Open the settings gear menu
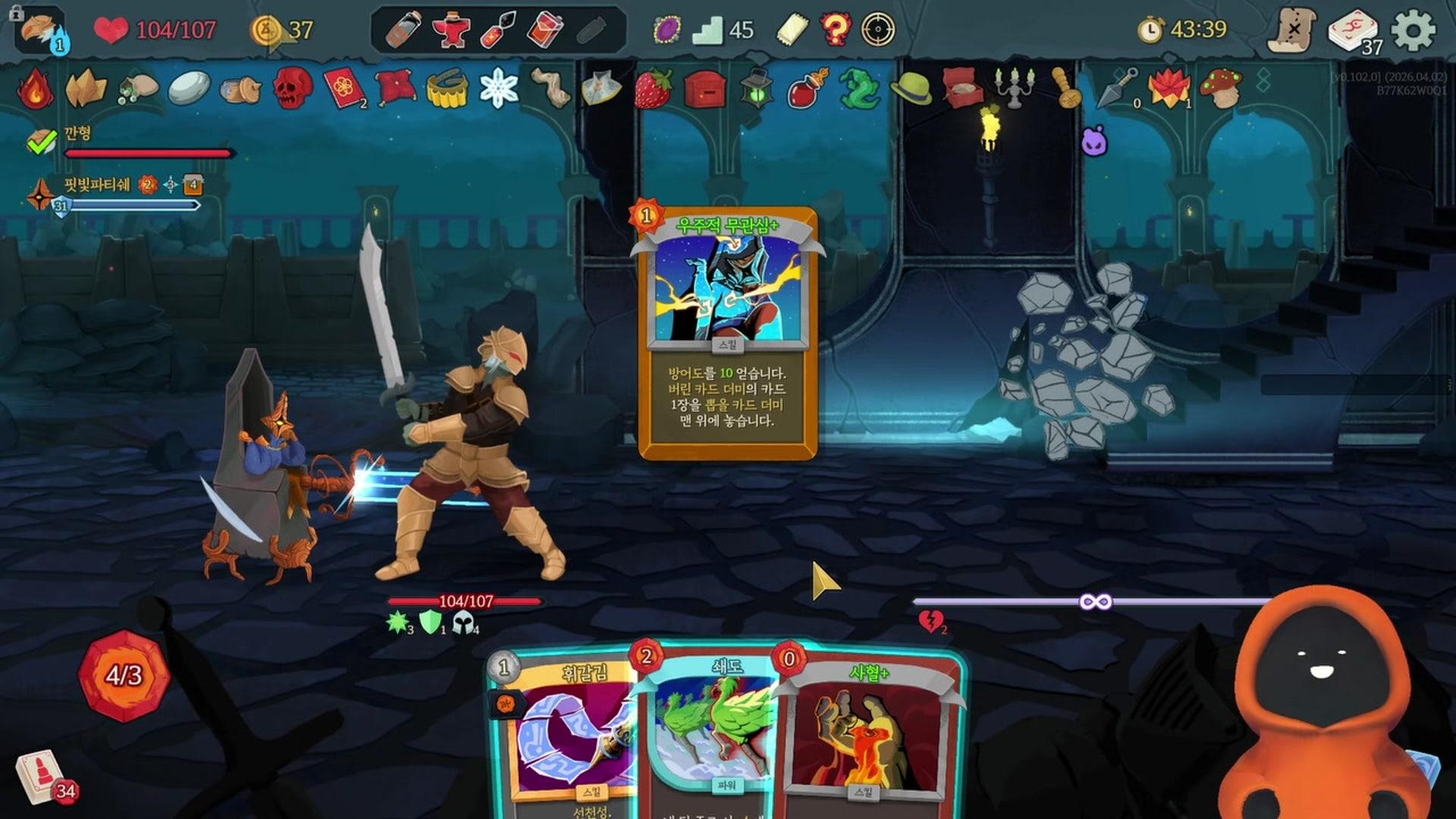Image resolution: width=1456 pixels, height=819 pixels. coord(1414,30)
